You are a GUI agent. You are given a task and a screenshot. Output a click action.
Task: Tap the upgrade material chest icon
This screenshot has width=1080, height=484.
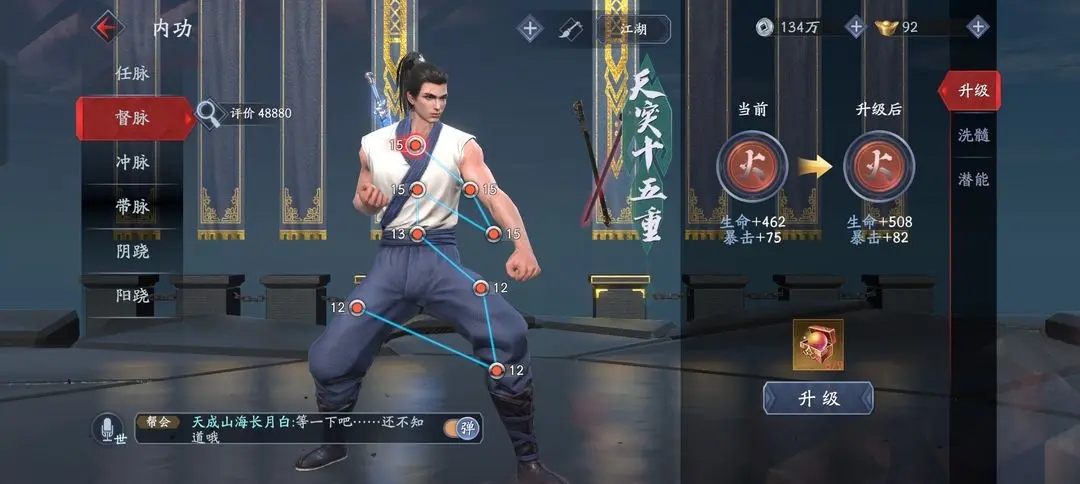click(818, 345)
